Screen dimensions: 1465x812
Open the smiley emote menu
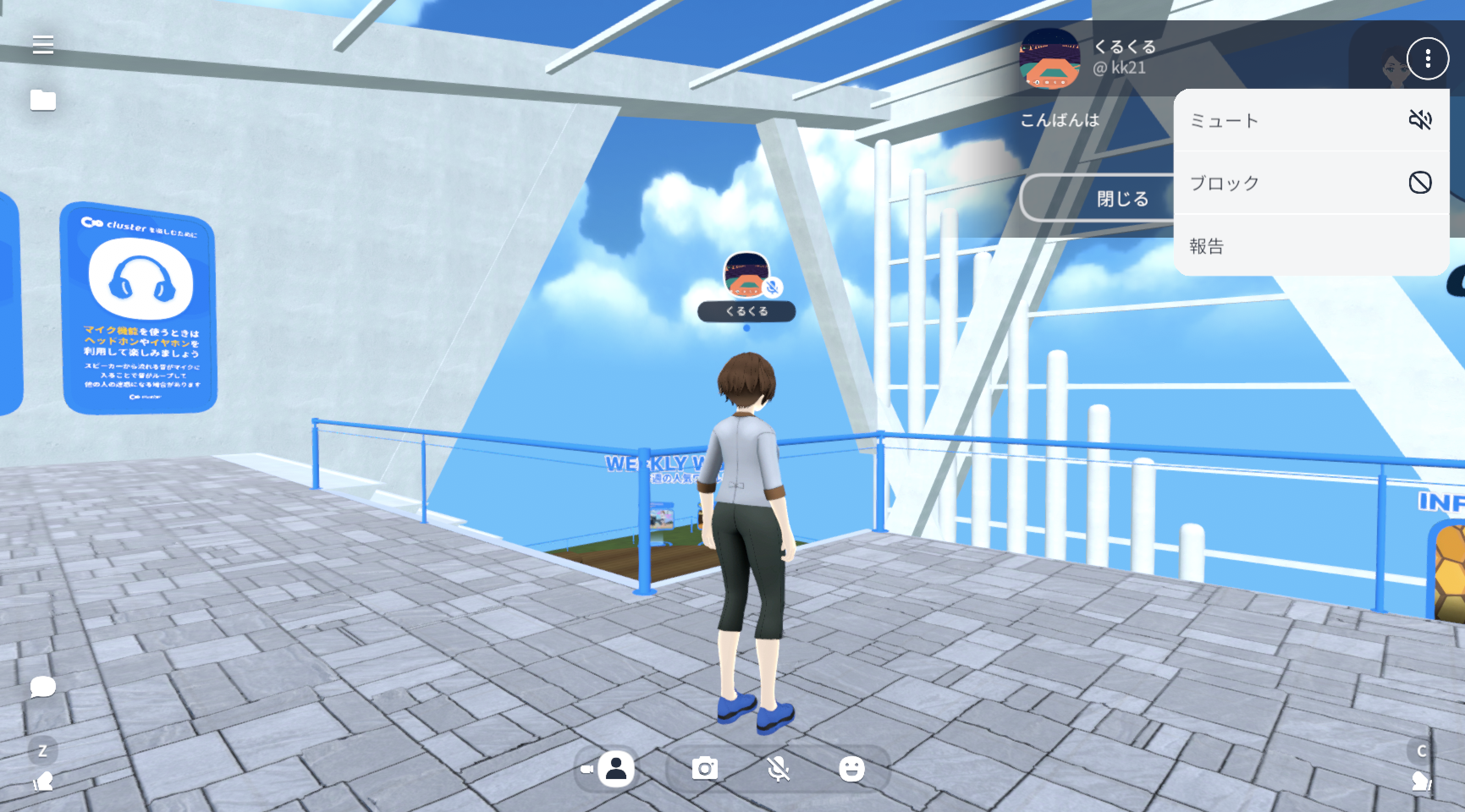[851, 769]
